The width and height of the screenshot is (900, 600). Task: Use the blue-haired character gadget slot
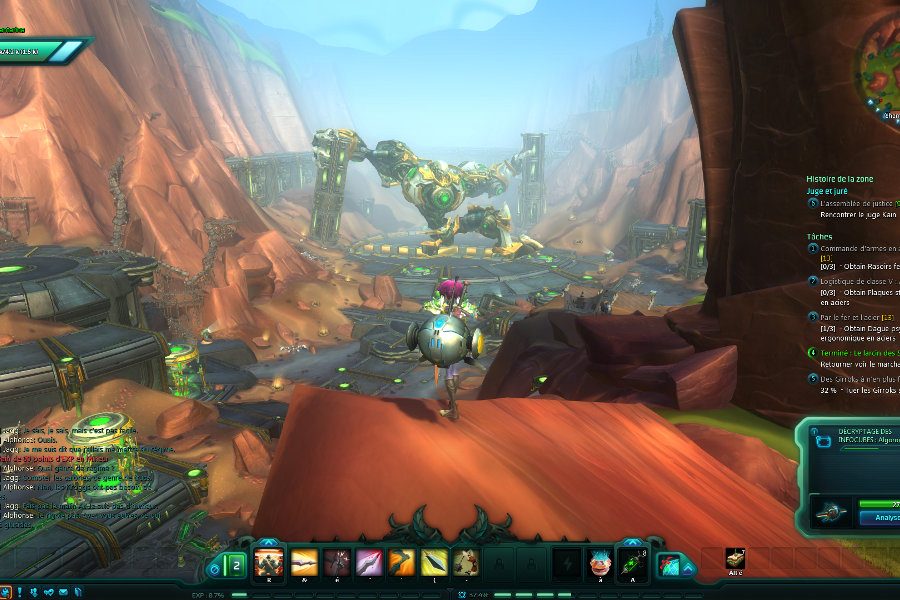tap(598, 564)
